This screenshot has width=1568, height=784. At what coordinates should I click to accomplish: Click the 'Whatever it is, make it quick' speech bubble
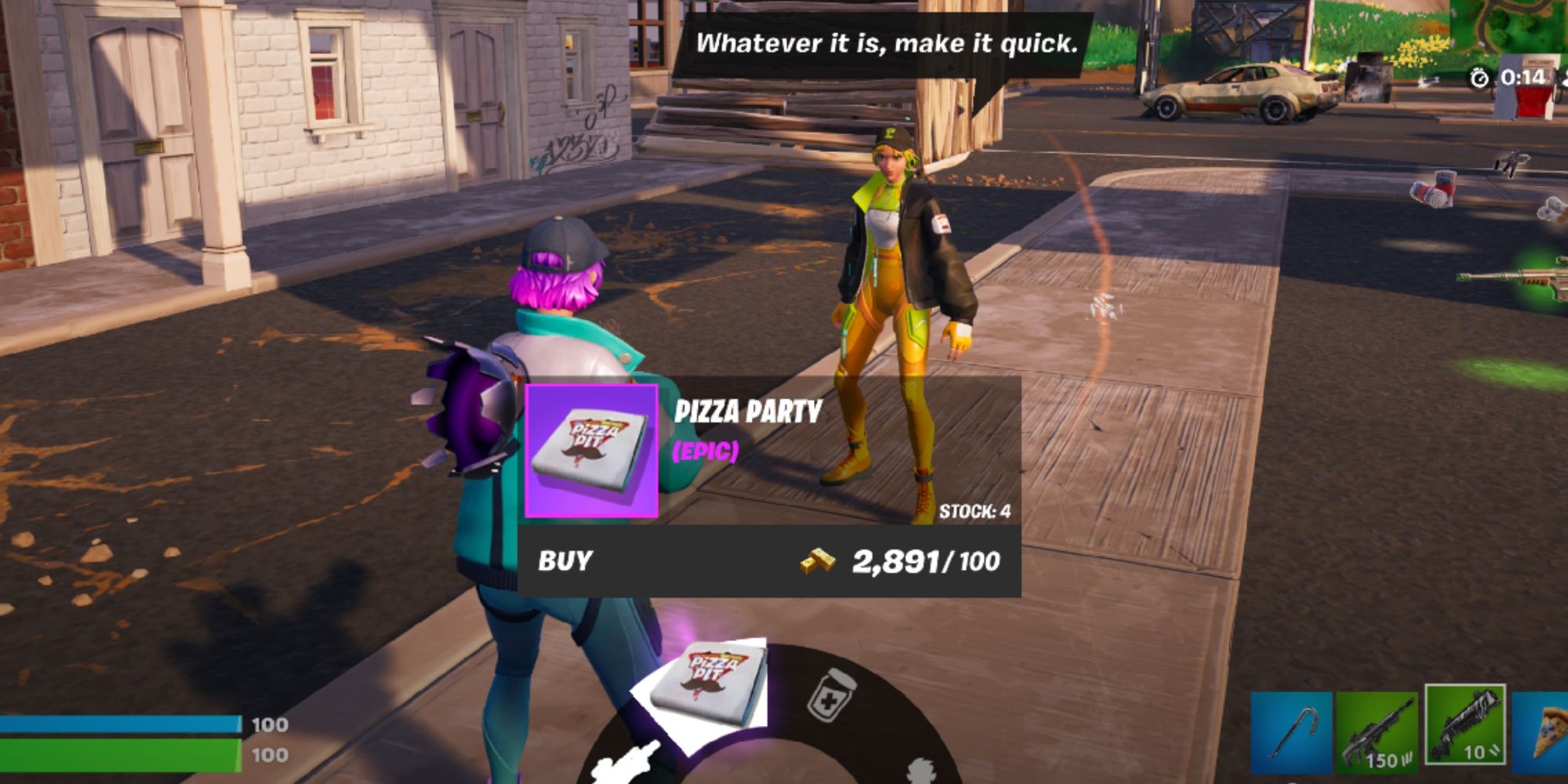click(887, 45)
